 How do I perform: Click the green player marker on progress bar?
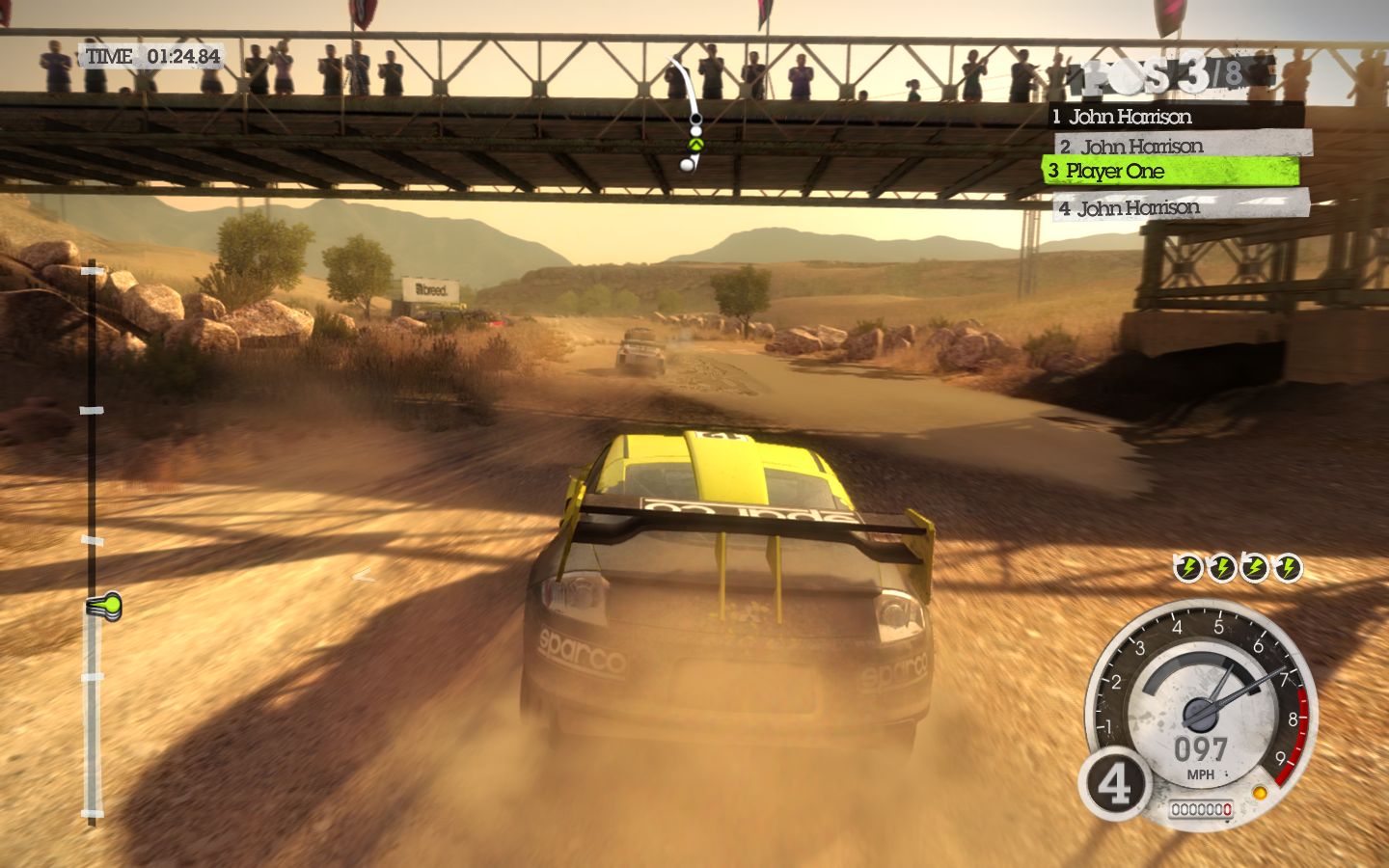coord(104,607)
